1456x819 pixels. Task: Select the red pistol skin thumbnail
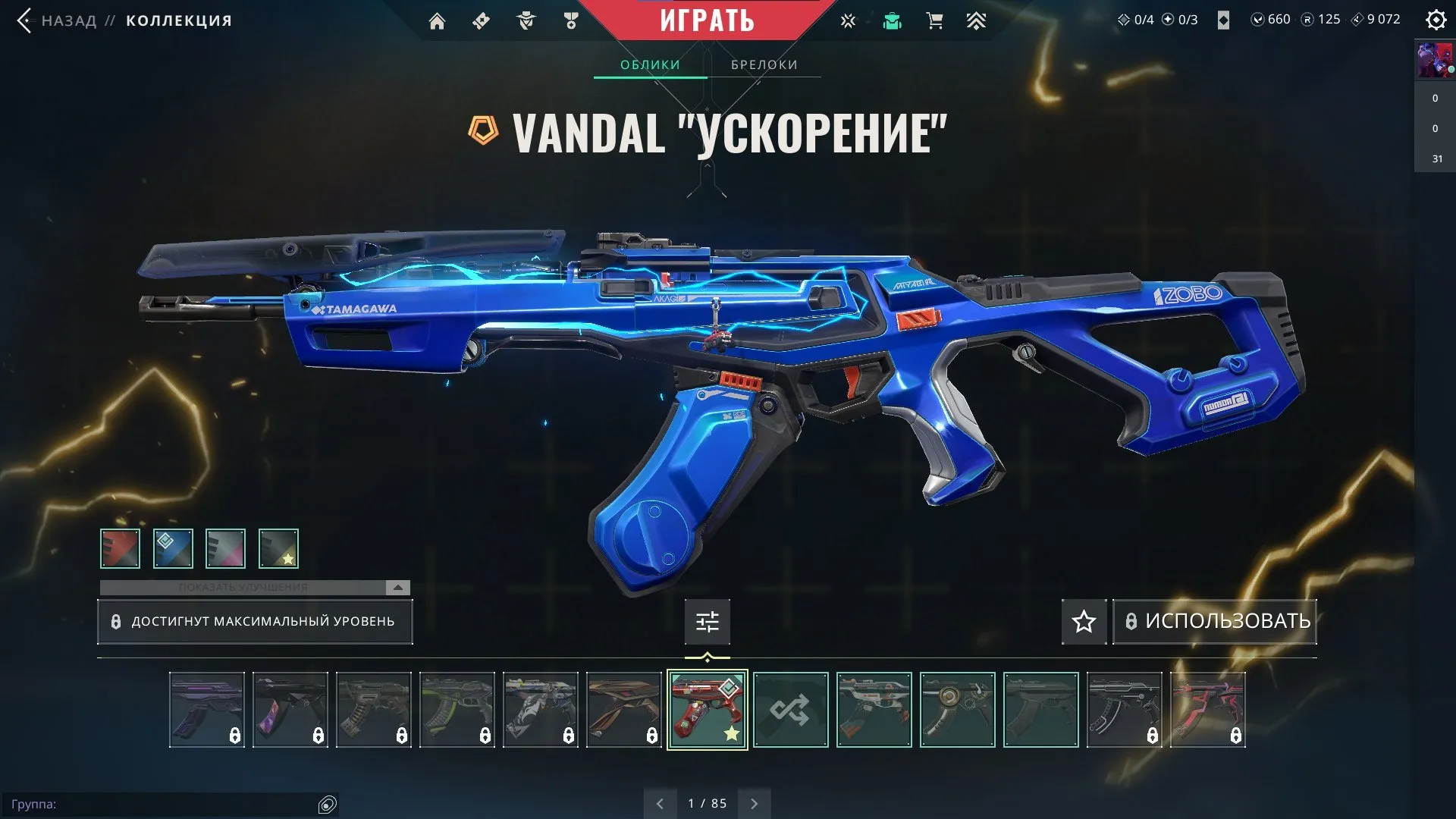(x=707, y=710)
